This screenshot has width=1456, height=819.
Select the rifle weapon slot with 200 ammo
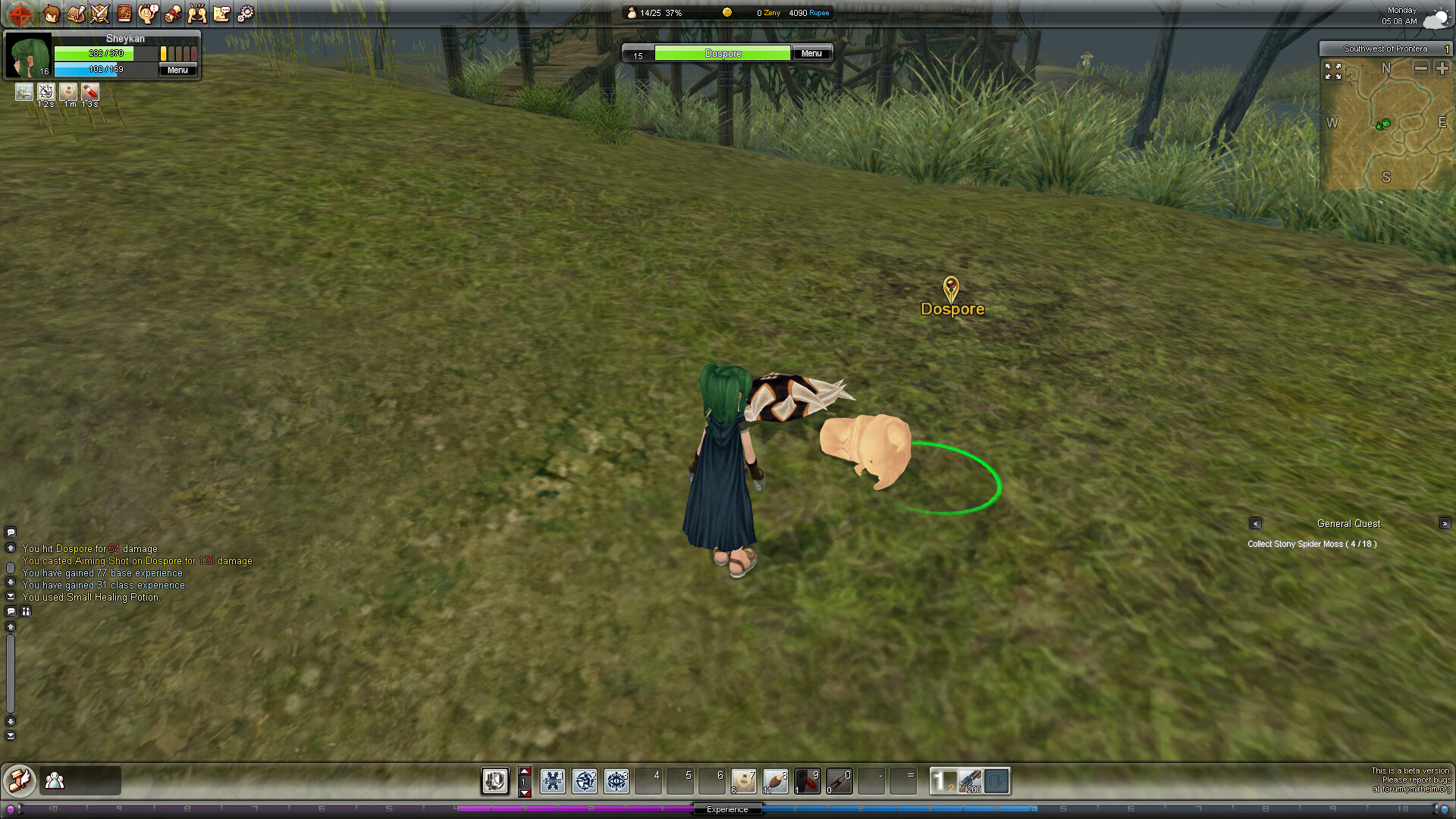tap(970, 781)
